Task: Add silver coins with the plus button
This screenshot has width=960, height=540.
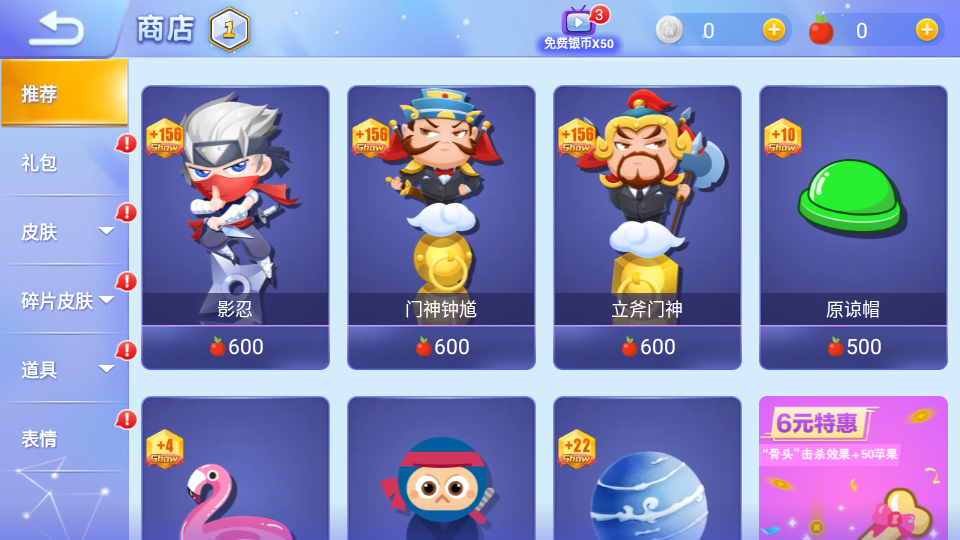Action: coord(774,30)
